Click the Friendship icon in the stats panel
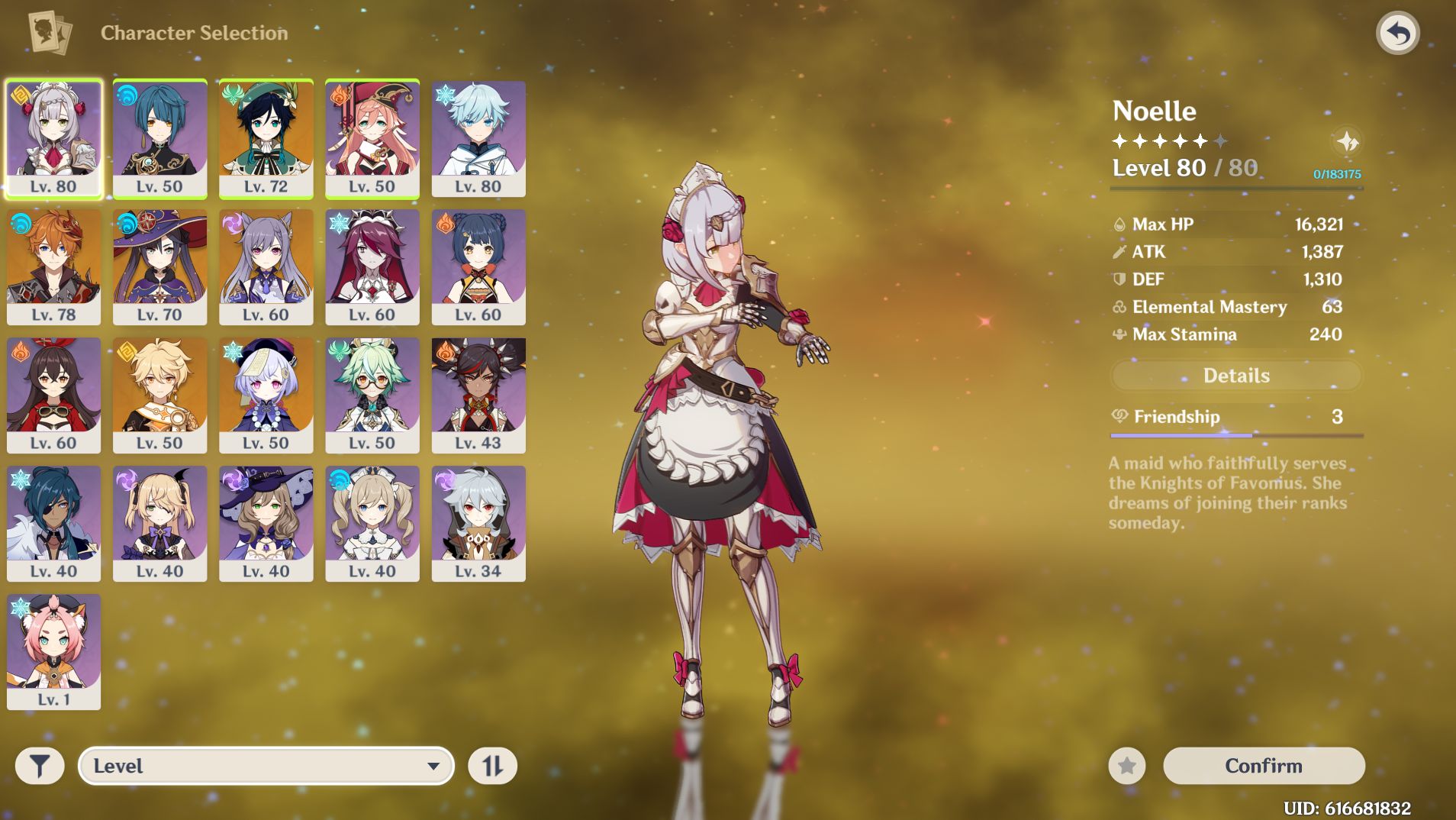This screenshot has width=1456, height=820. (x=1119, y=417)
